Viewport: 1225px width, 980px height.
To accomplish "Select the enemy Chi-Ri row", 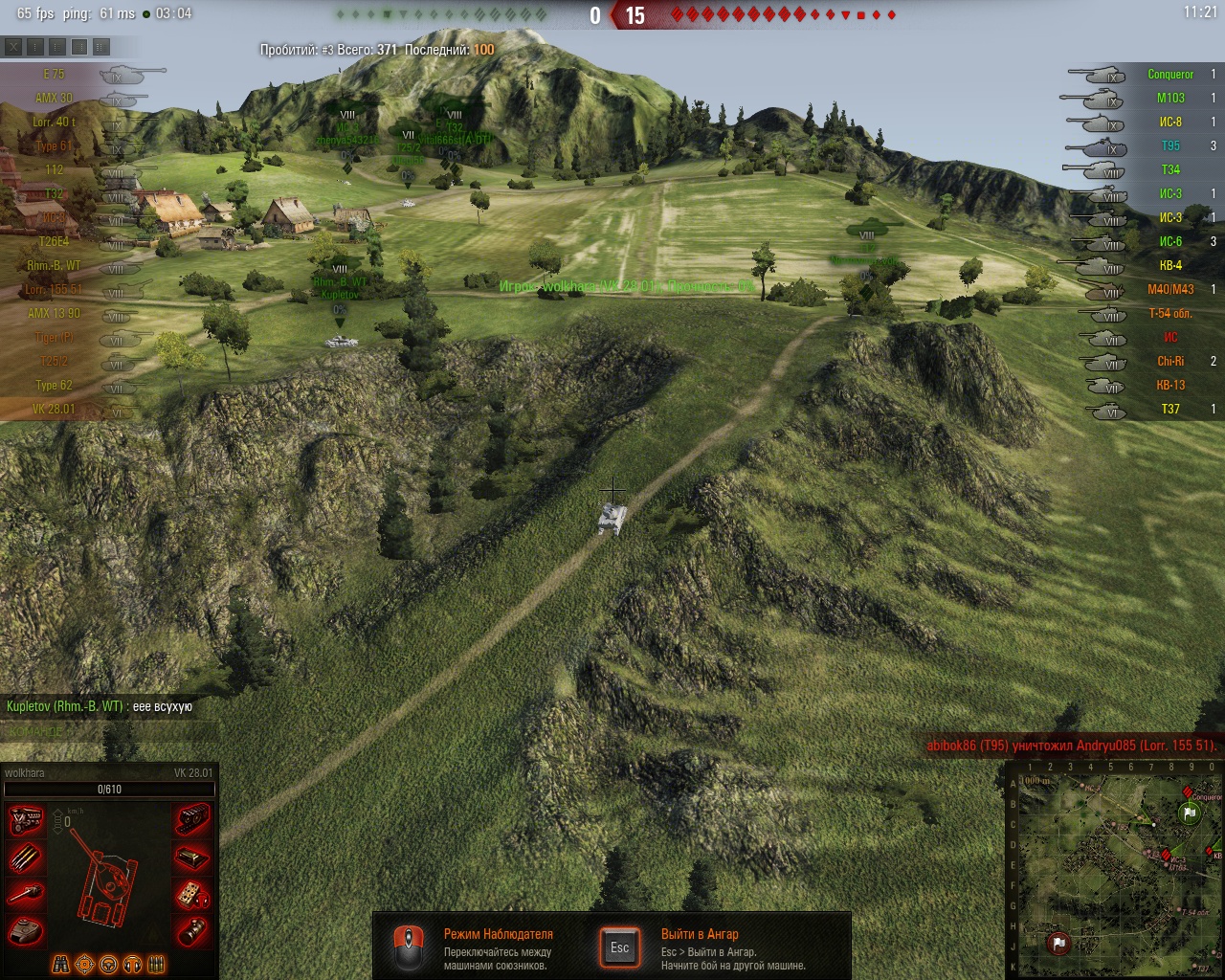I will click(1169, 361).
